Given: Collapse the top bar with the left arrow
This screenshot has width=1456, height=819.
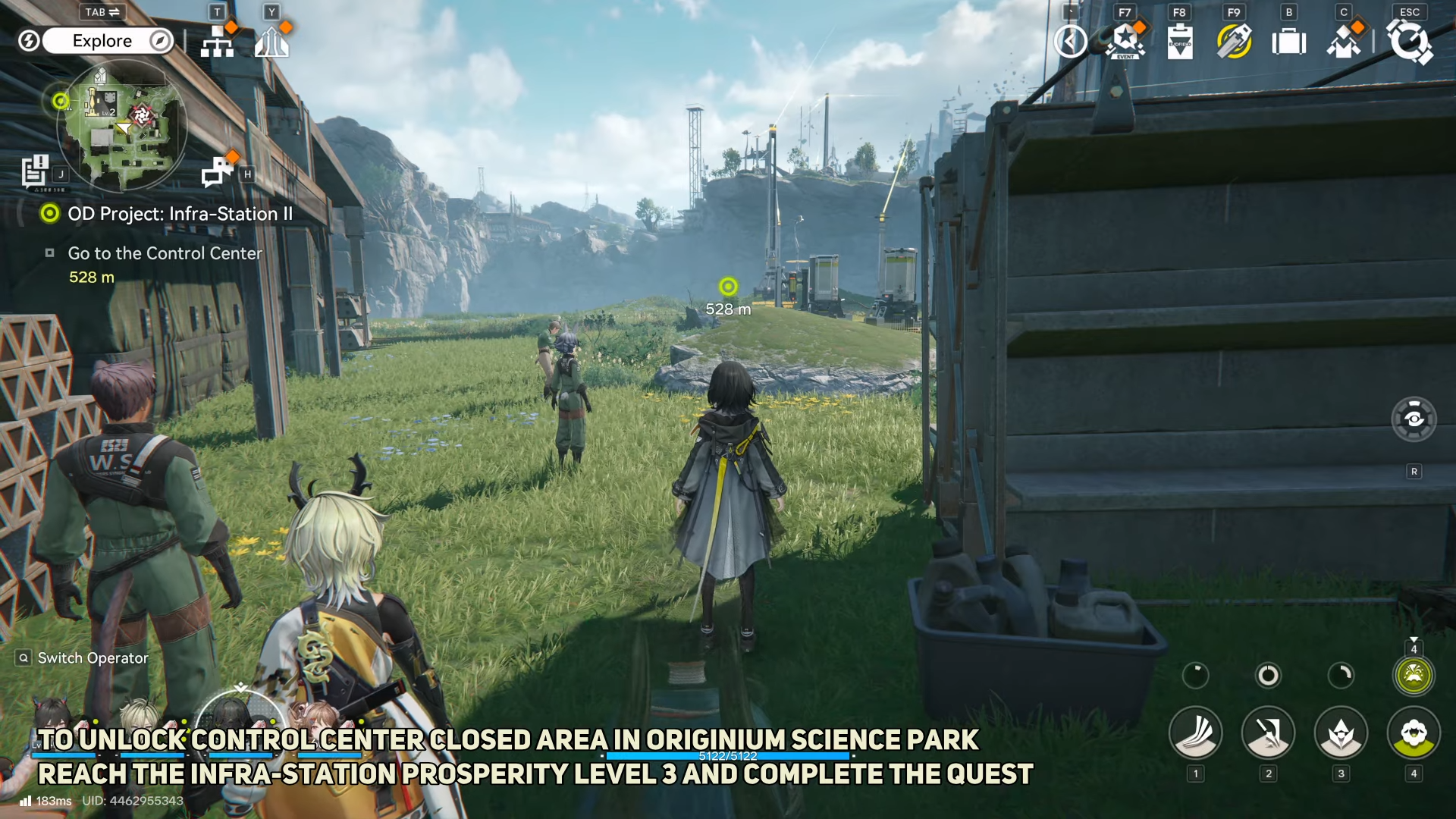Looking at the screenshot, I should coord(1071,42).
